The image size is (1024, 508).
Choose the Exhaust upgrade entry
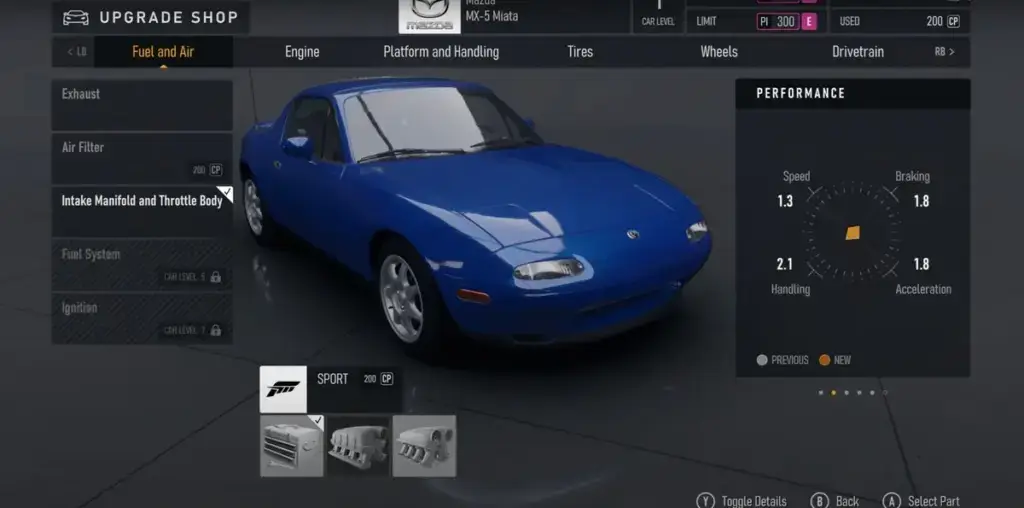[x=142, y=106]
